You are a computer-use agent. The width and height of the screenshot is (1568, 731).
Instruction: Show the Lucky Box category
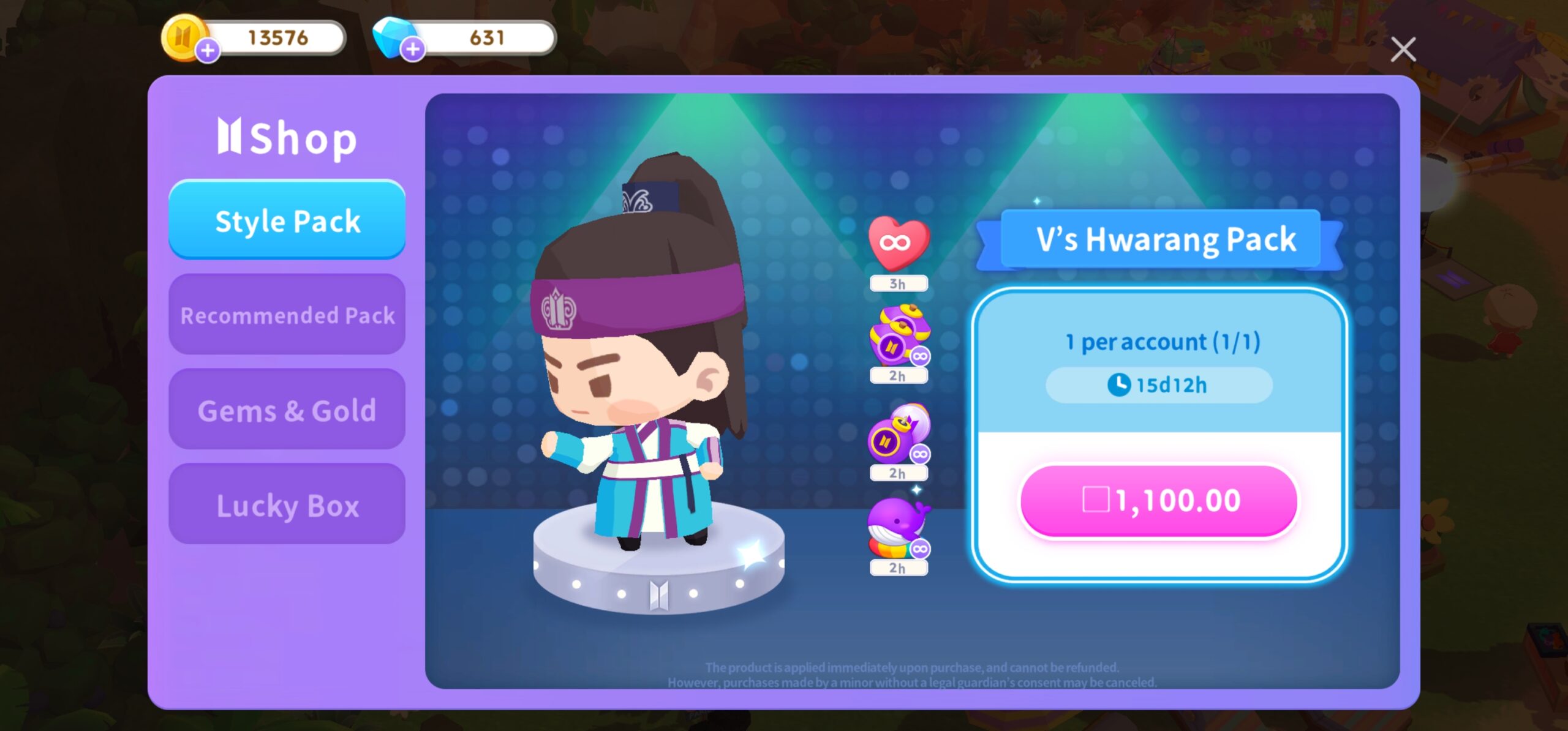[287, 504]
